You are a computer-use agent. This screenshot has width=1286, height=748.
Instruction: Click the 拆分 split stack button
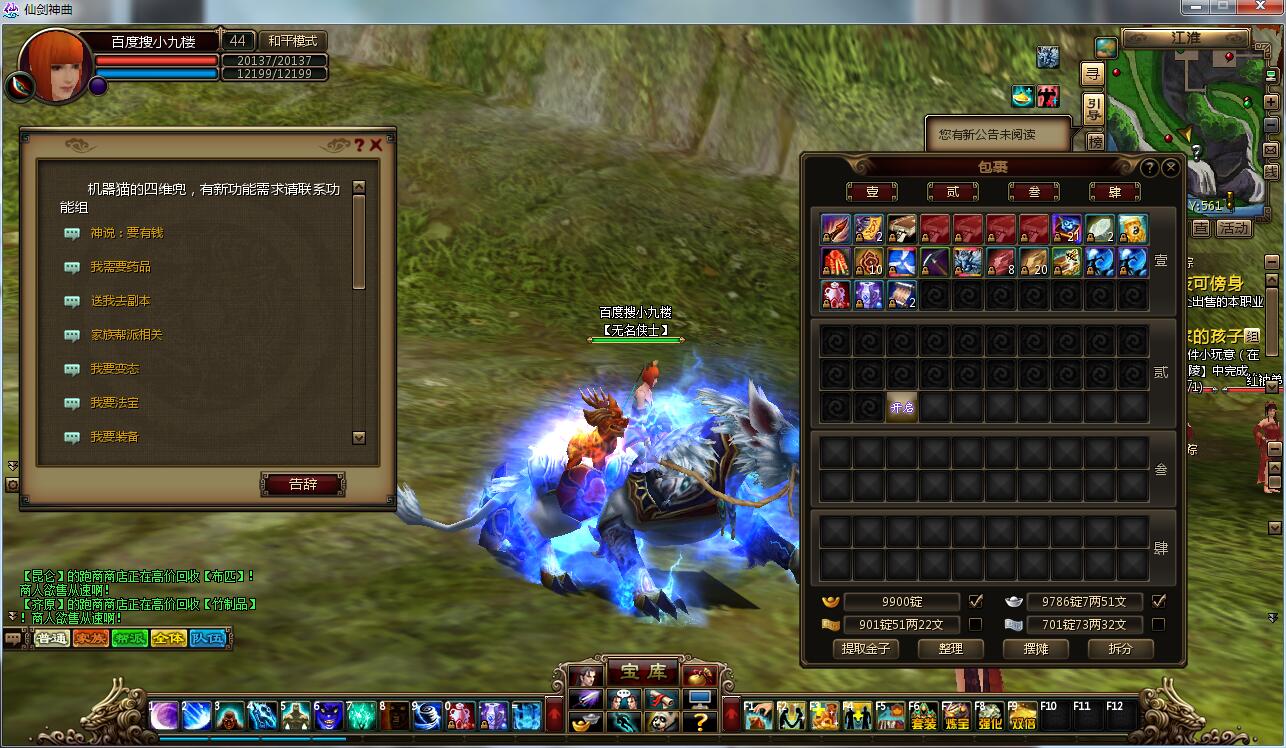(1120, 648)
